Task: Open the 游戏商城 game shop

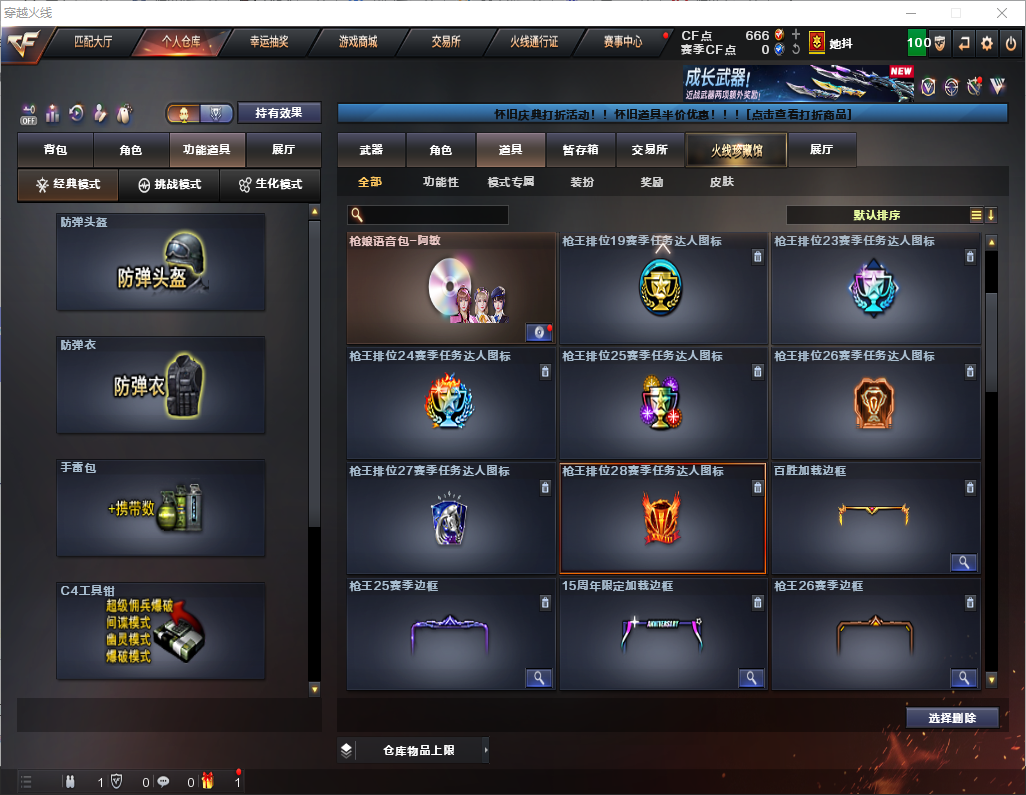Action: click(x=358, y=42)
